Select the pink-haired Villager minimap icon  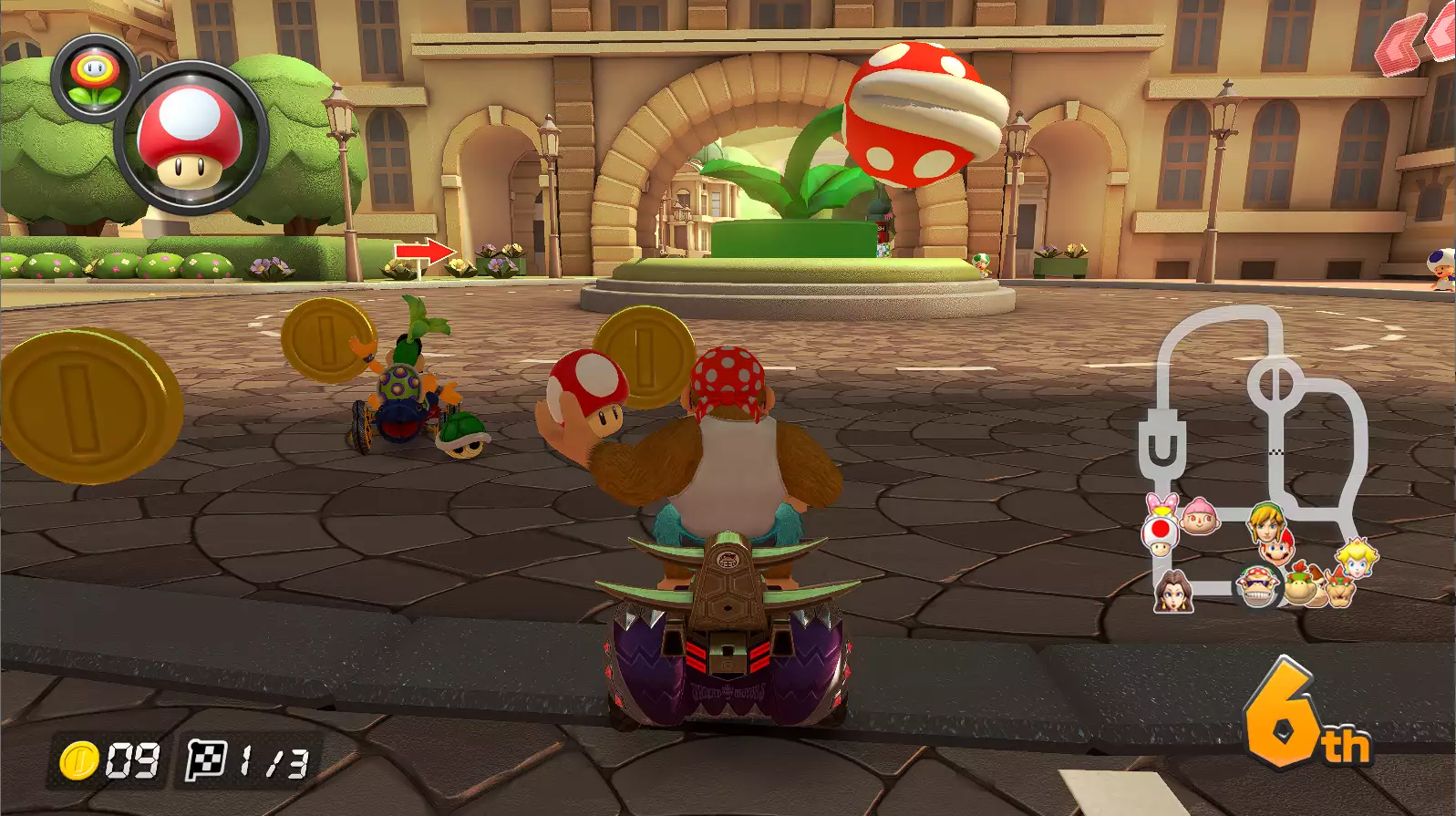click(x=1200, y=516)
